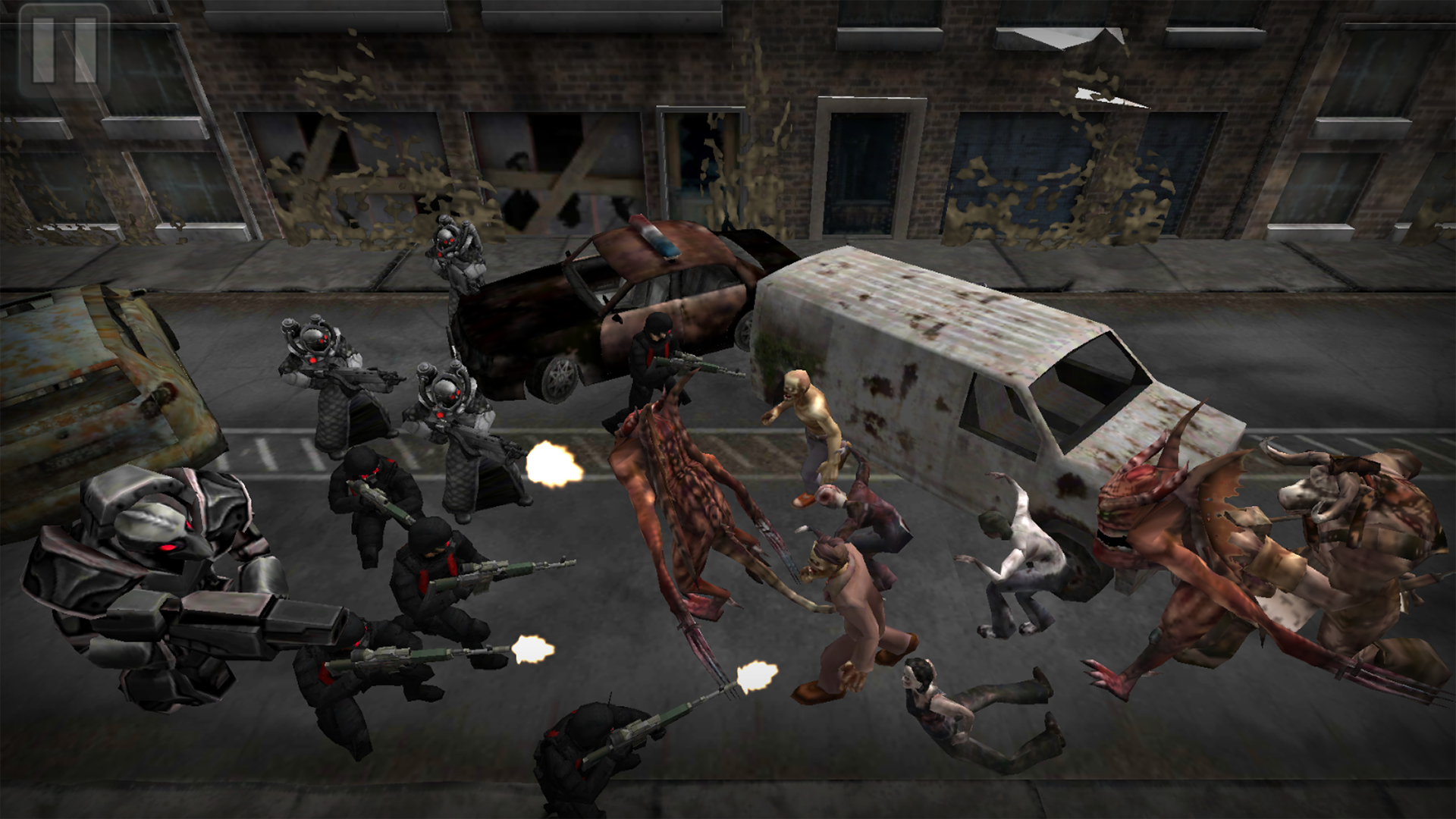The width and height of the screenshot is (1456, 819).
Task: Click the muzzle flash near the center soldiers
Action: (554, 463)
